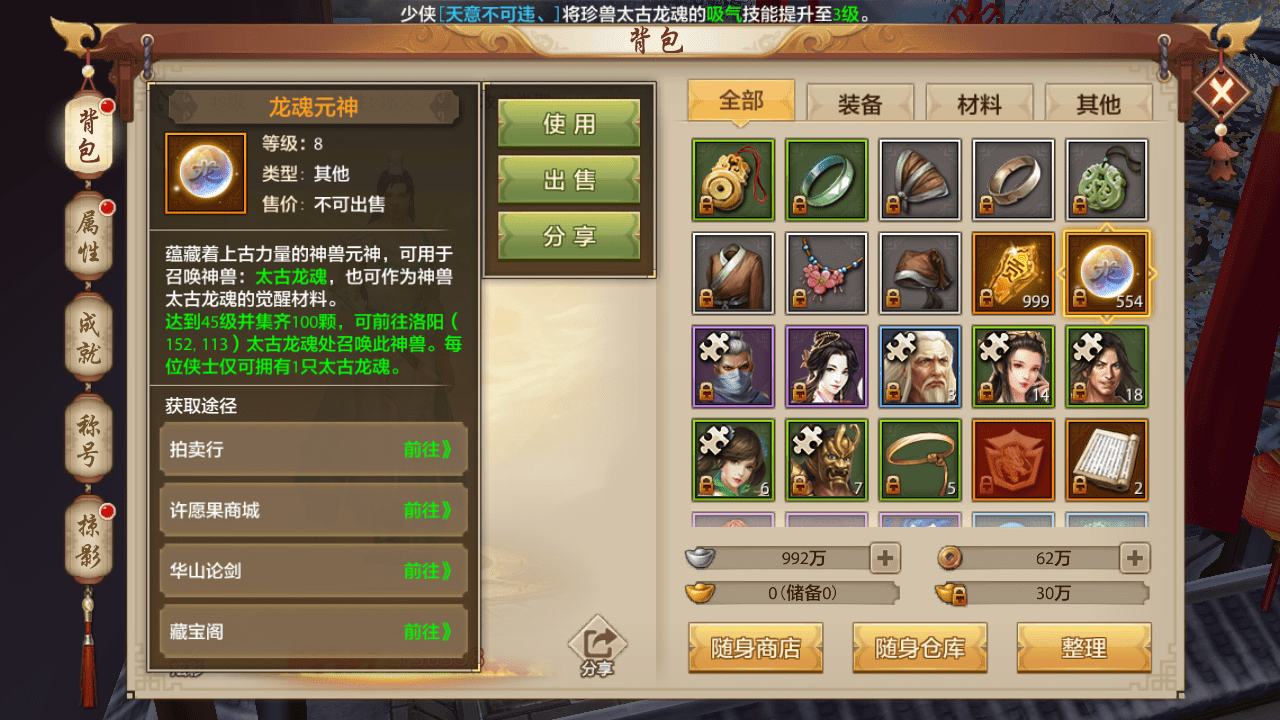The width and height of the screenshot is (1280, 720).
Task: Select the 其他 category tab
Action: [1098, 104]
